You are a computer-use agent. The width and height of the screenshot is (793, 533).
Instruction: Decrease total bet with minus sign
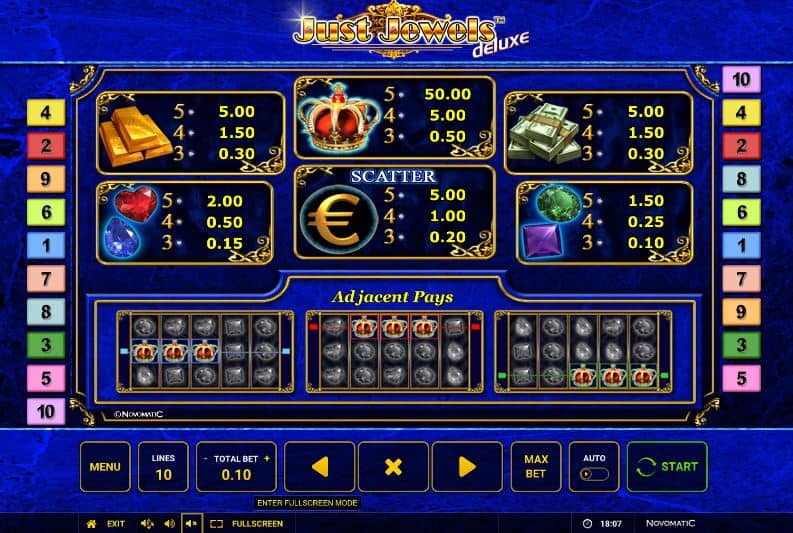(205, 458)
